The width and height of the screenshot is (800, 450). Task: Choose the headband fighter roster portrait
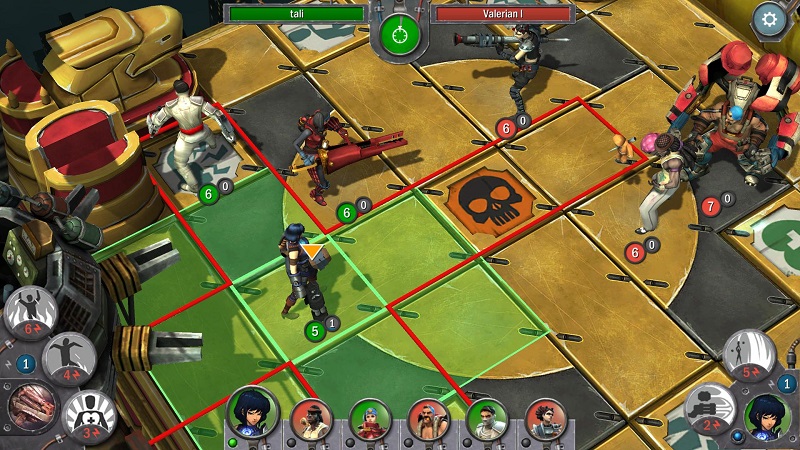(x=310, y=419)
